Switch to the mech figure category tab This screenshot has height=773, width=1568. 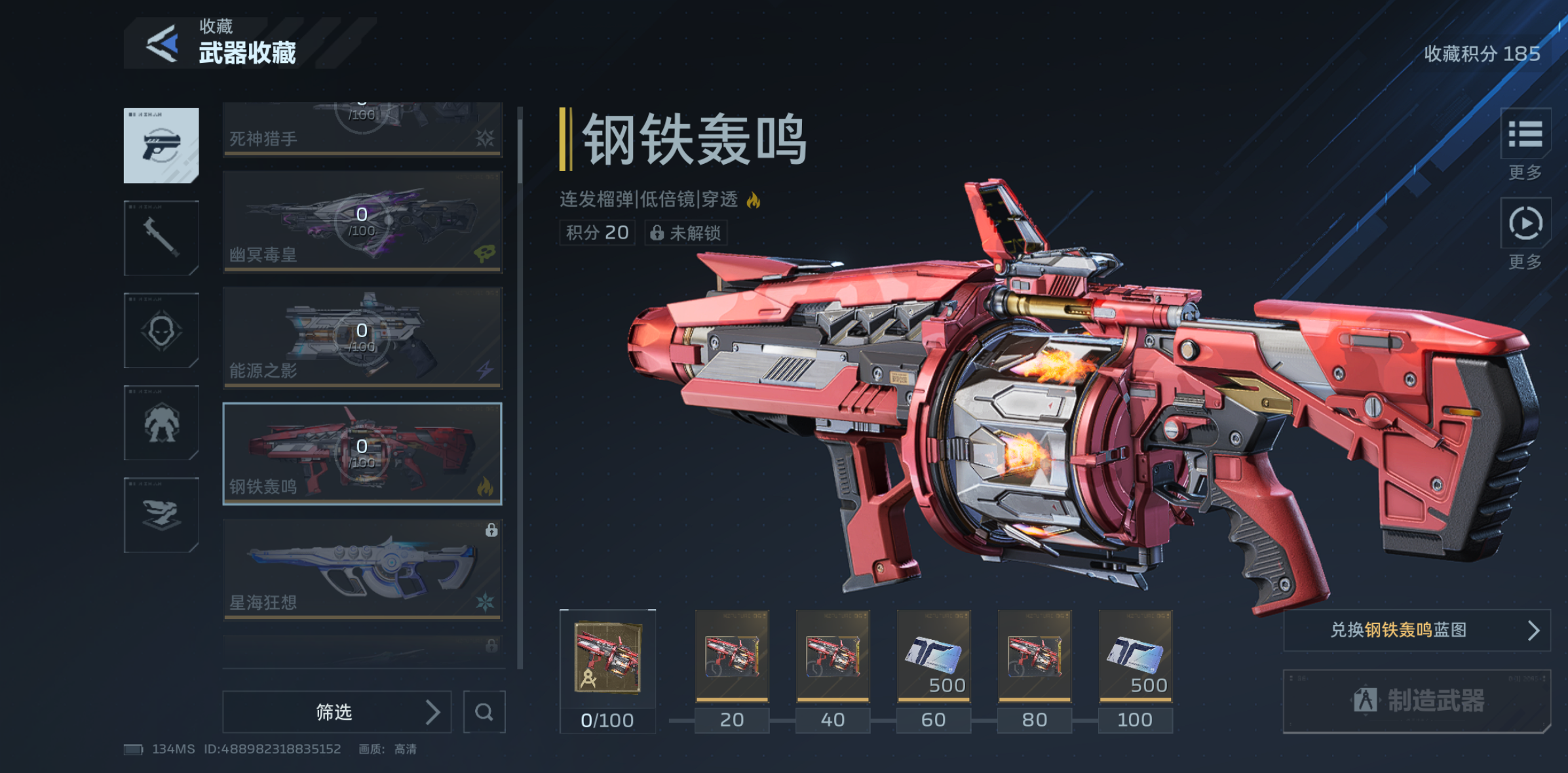[x=161, y=422]
